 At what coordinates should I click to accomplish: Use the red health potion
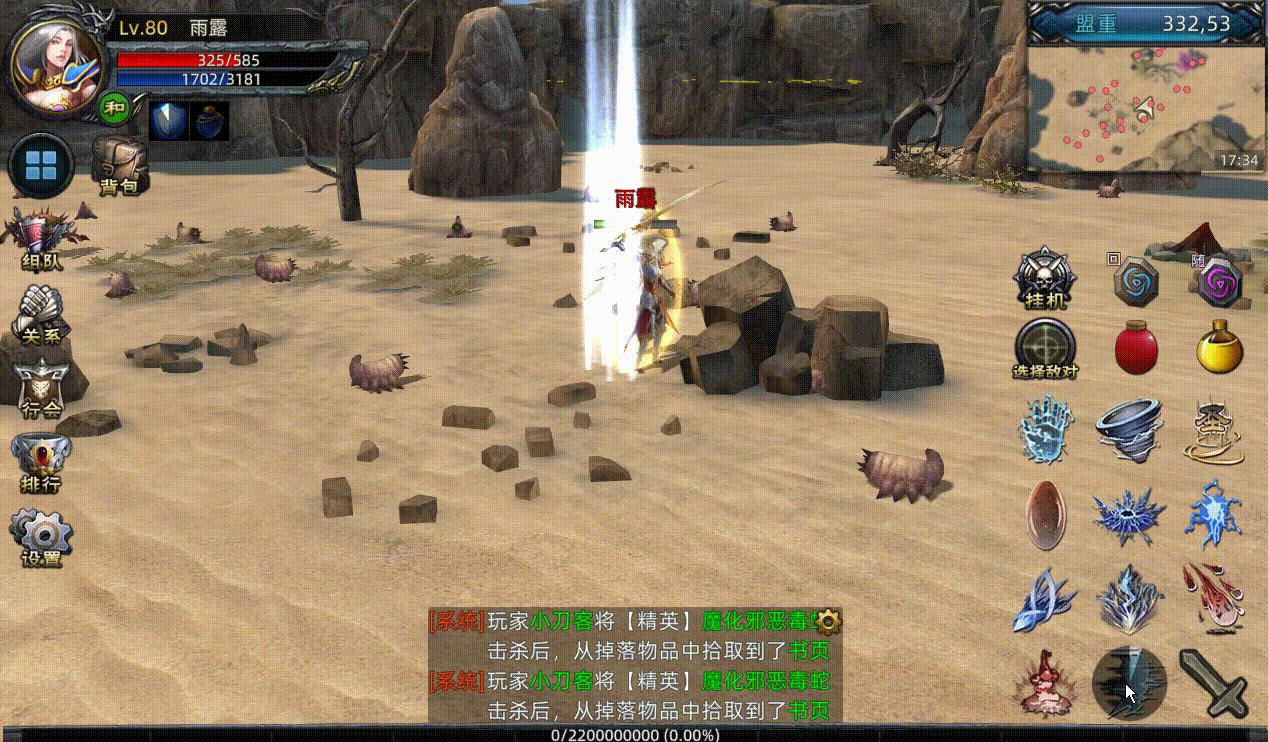click(1136, 348)
